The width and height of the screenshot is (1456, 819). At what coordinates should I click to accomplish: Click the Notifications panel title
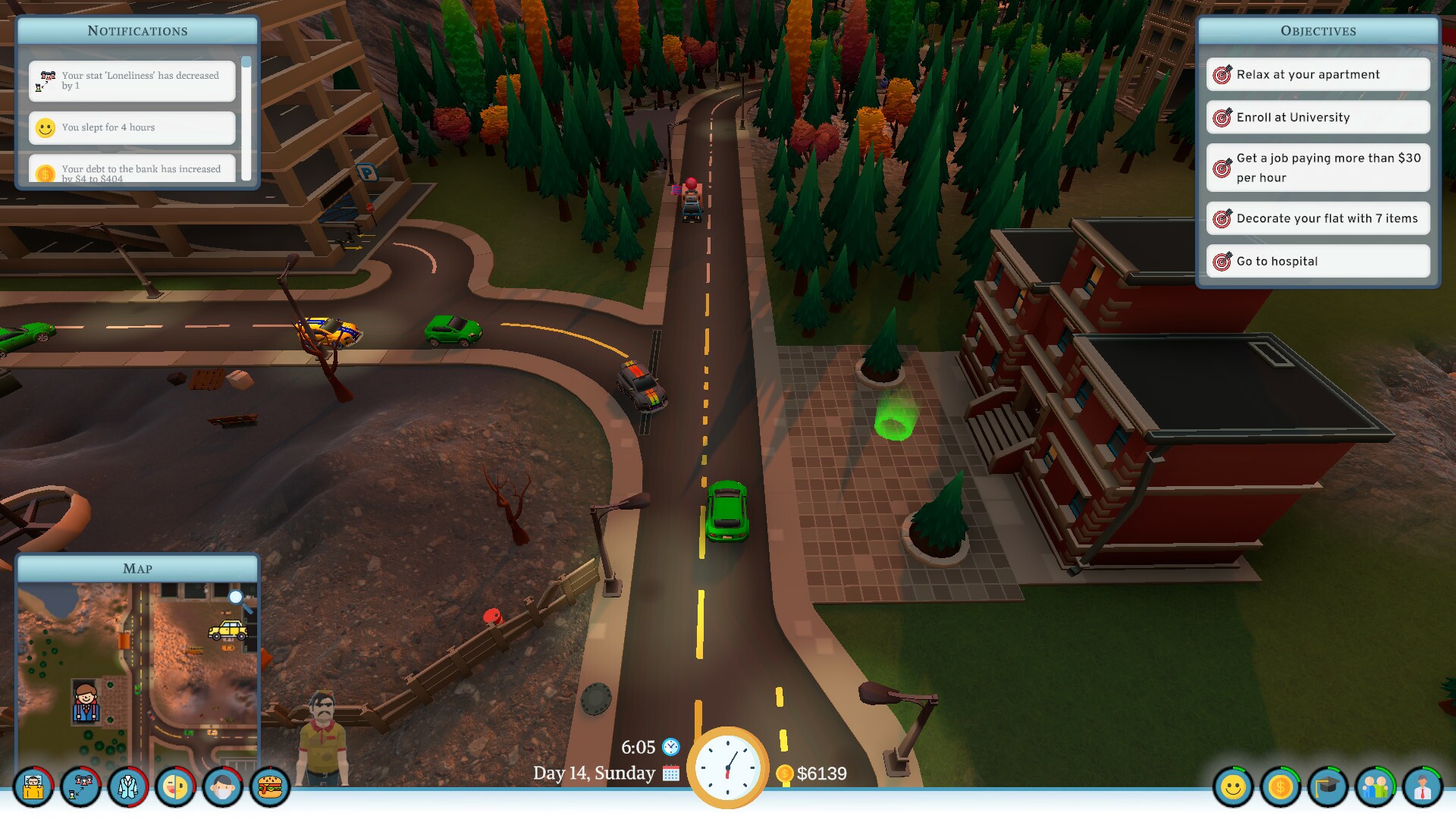click(x=136, y=31)
